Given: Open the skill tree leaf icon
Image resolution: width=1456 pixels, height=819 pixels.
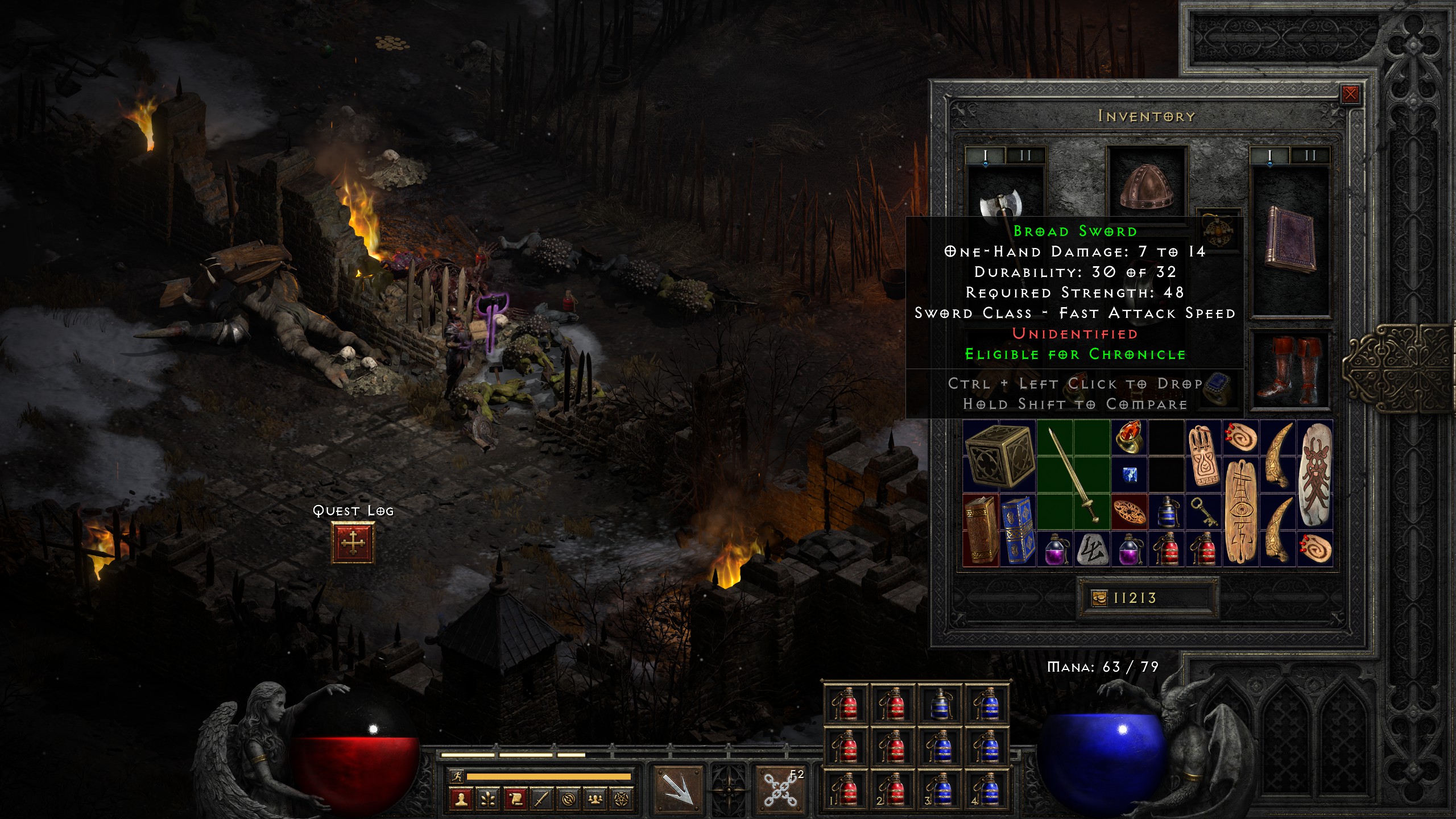Looking at the screenshot, I should click(487, 799).
